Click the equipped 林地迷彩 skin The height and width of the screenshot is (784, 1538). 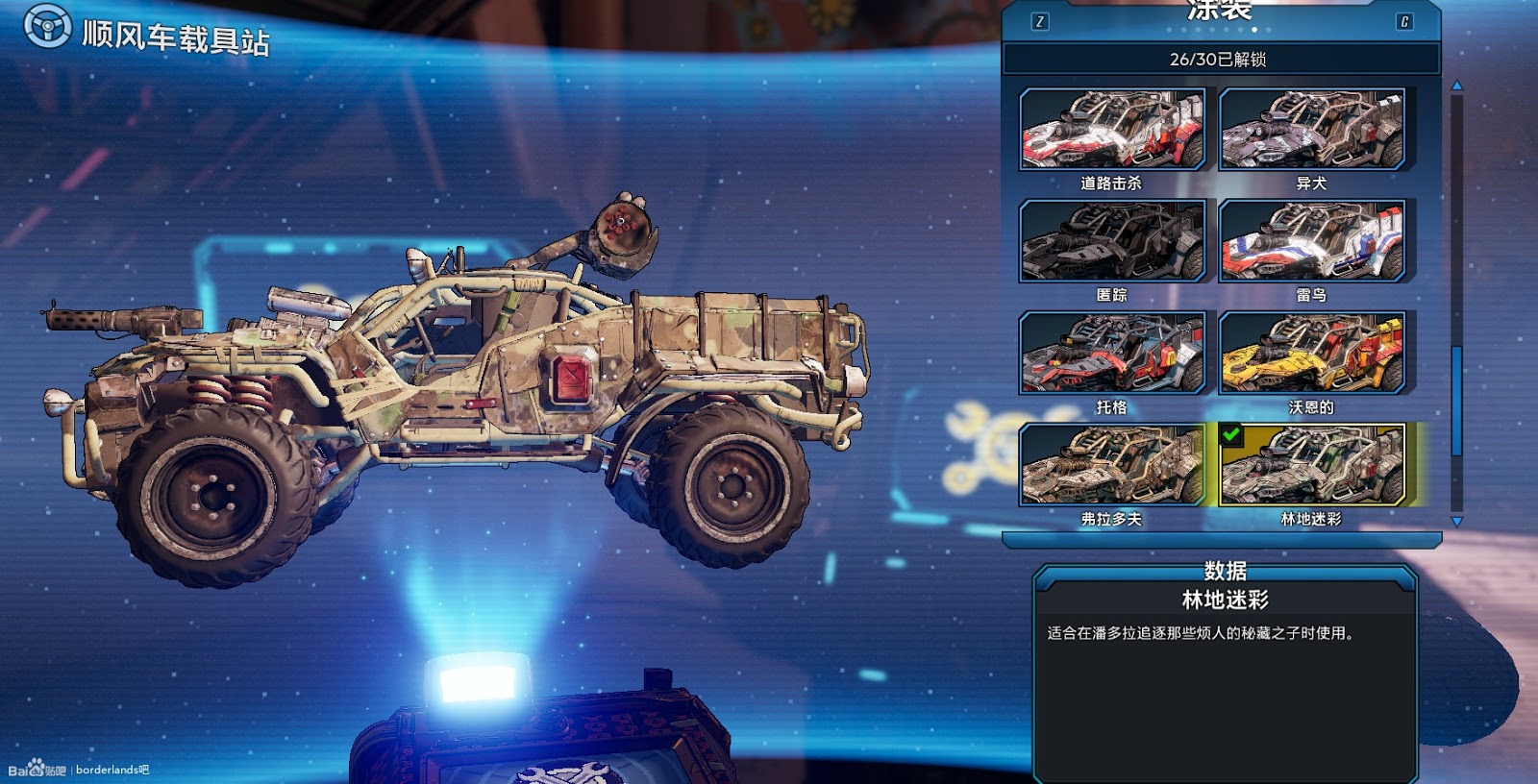1311,466
